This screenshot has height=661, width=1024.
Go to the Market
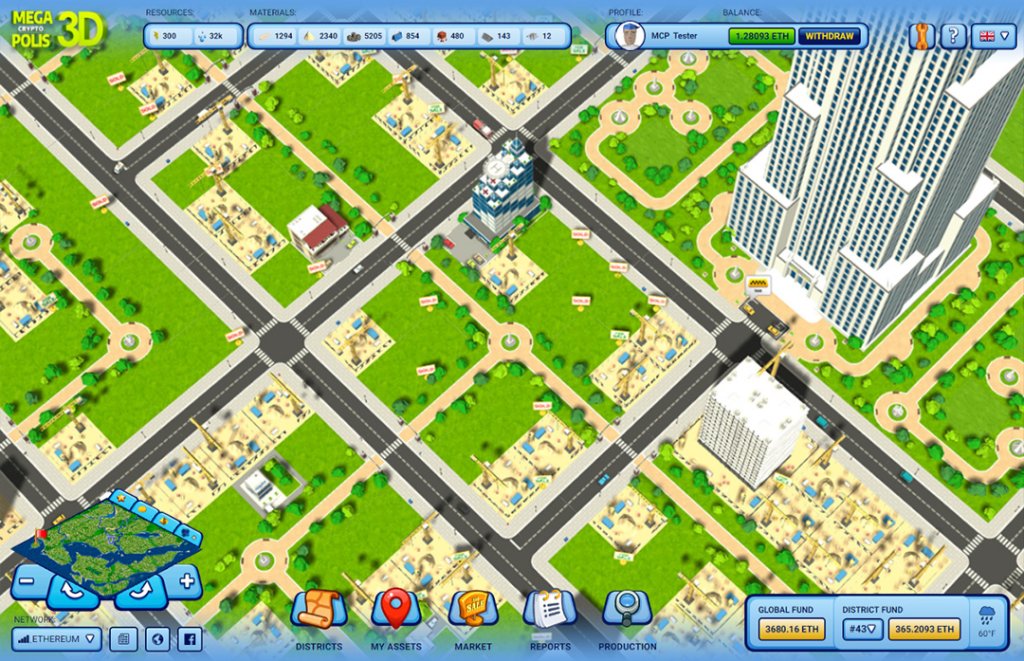(x=473, y=612)
